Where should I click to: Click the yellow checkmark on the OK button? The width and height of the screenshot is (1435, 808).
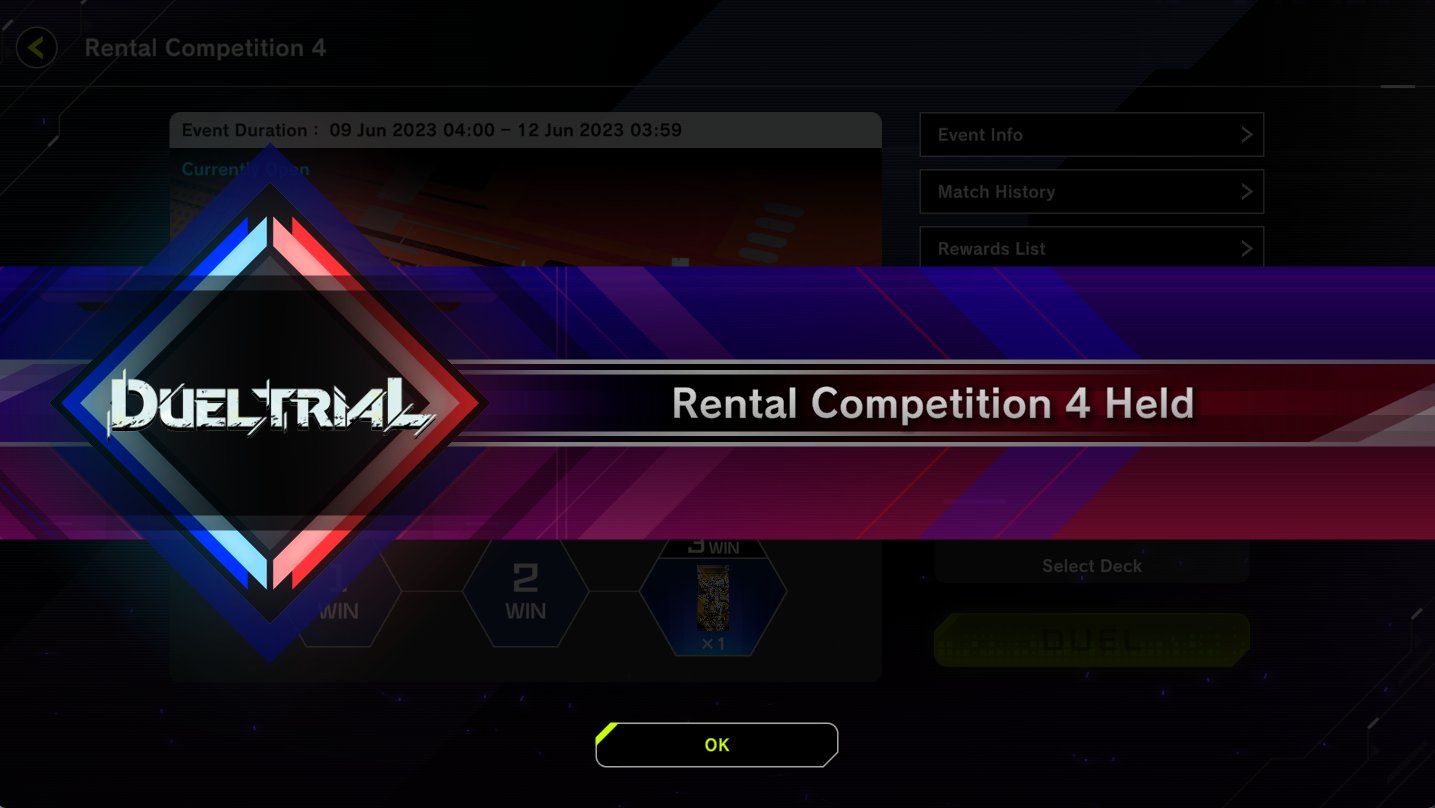coord(606,734)
